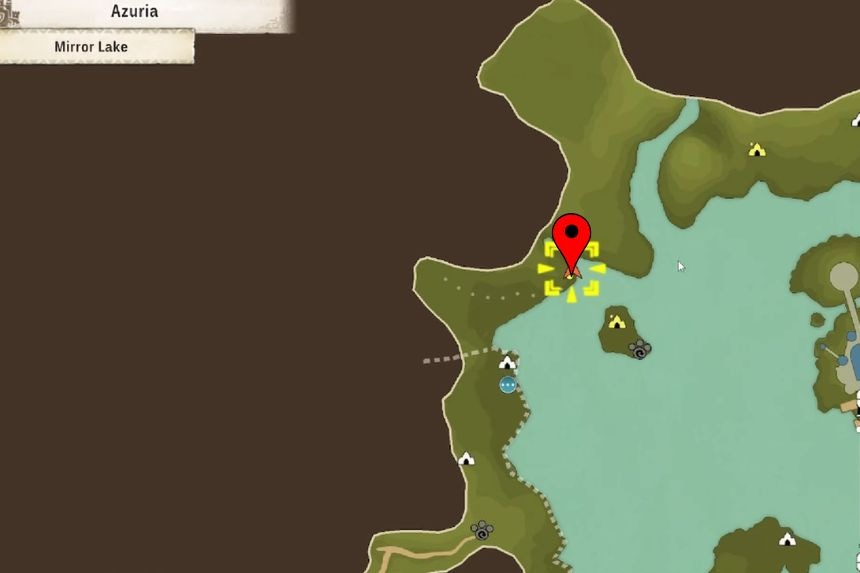Select the blue speech bubble map marker

508,385
